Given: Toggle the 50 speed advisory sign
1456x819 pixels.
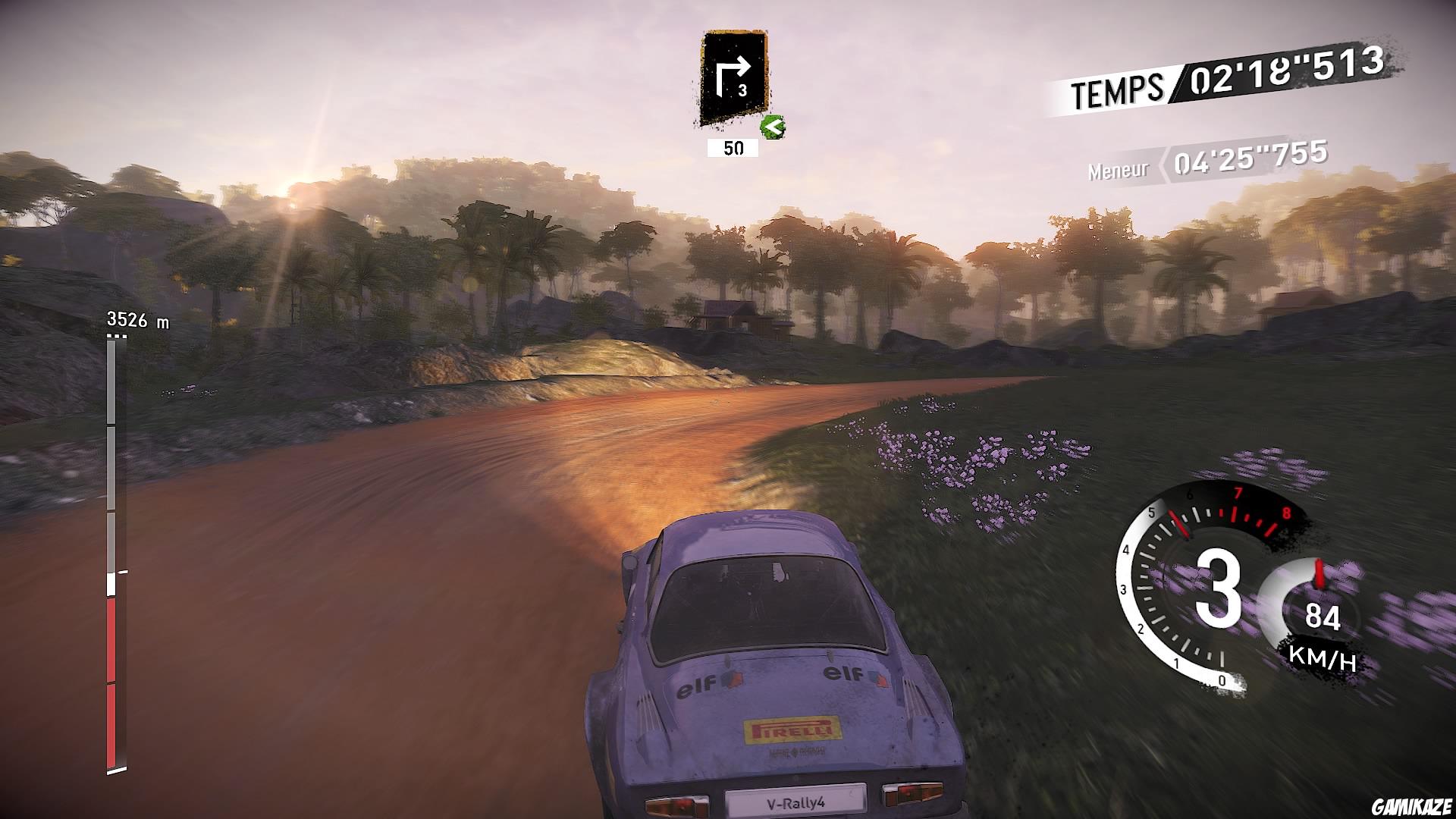Looking at the screenshot, I should [x=731, y=149].
